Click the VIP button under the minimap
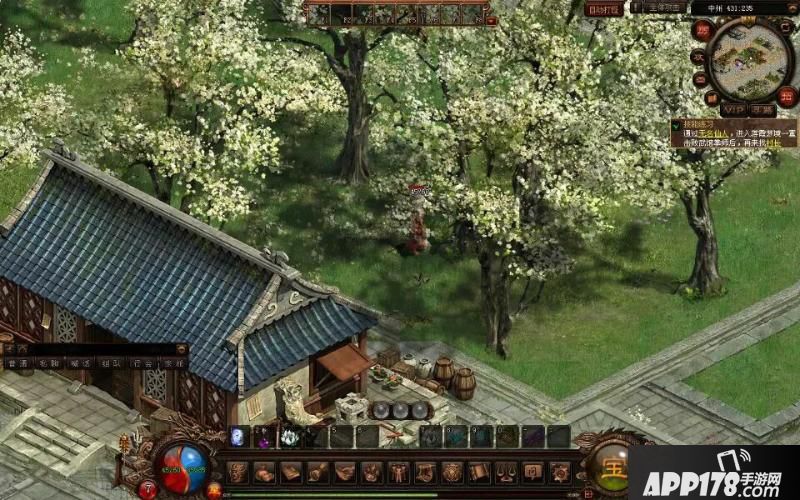 pos(733,108)
